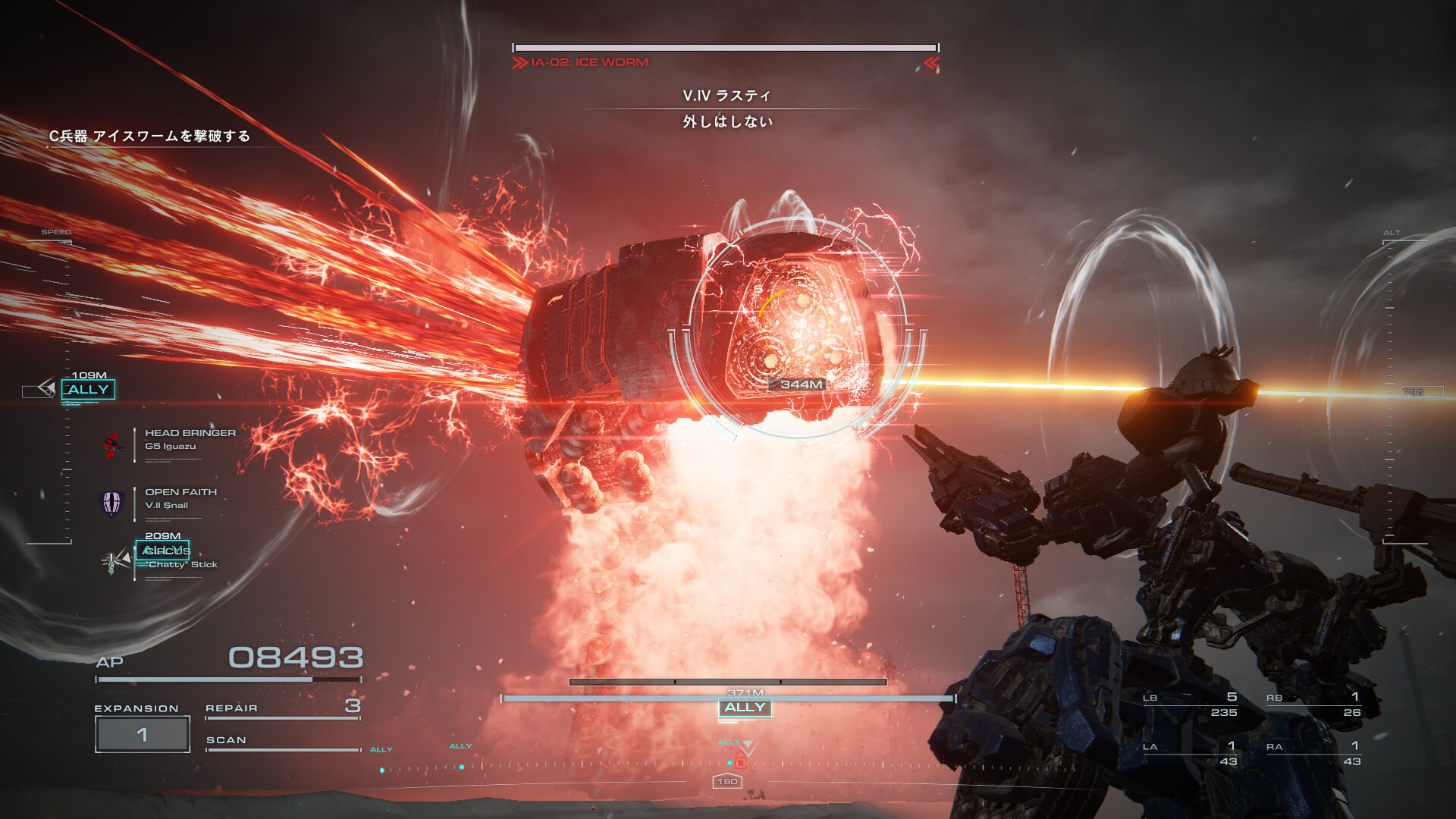This screenshot has height=819, width=1456.
Task: Trigger the SCAN gauge
Action: tap(282, 742)
